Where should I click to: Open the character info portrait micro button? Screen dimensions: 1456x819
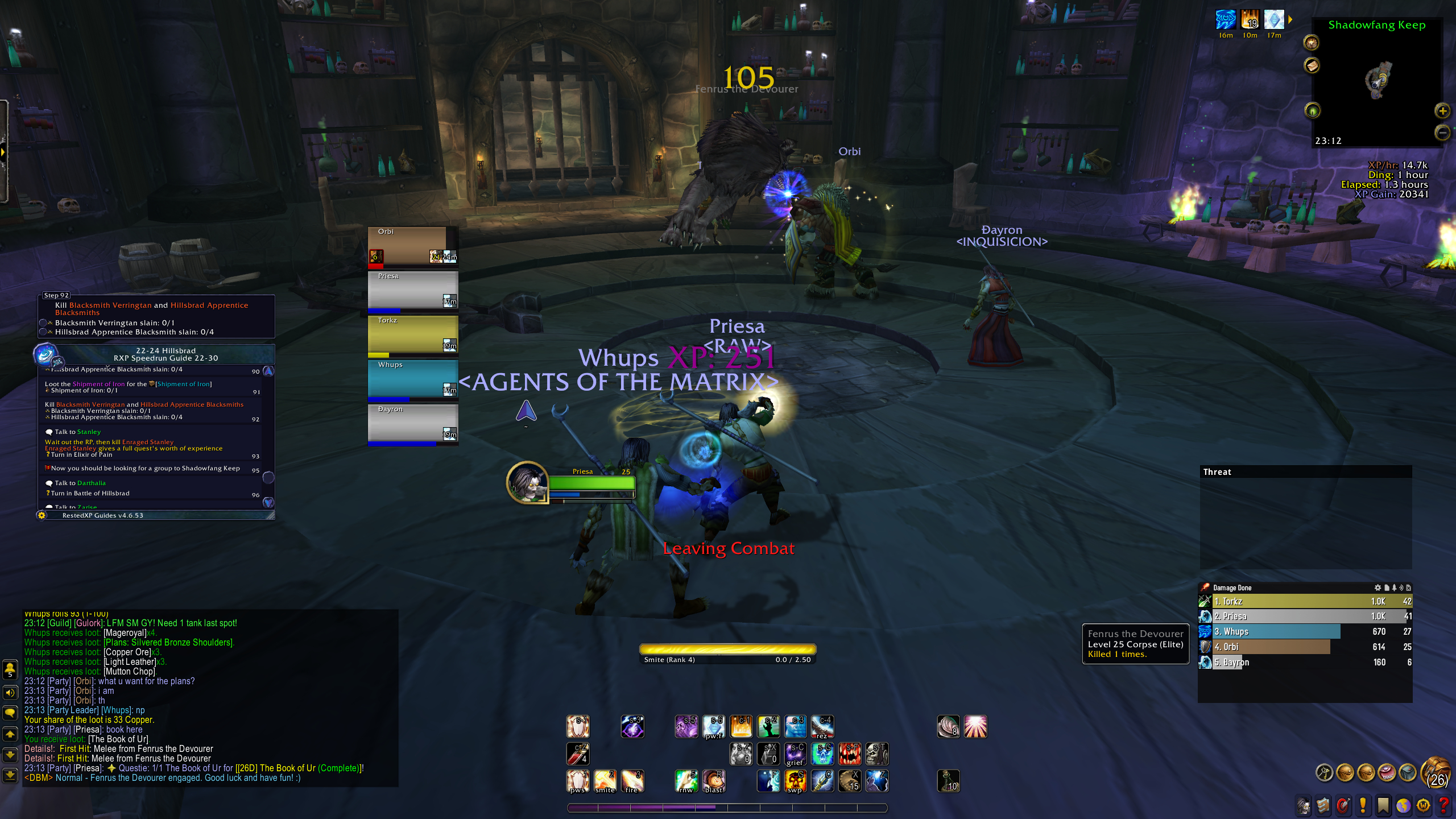(x=1304, y=805)
